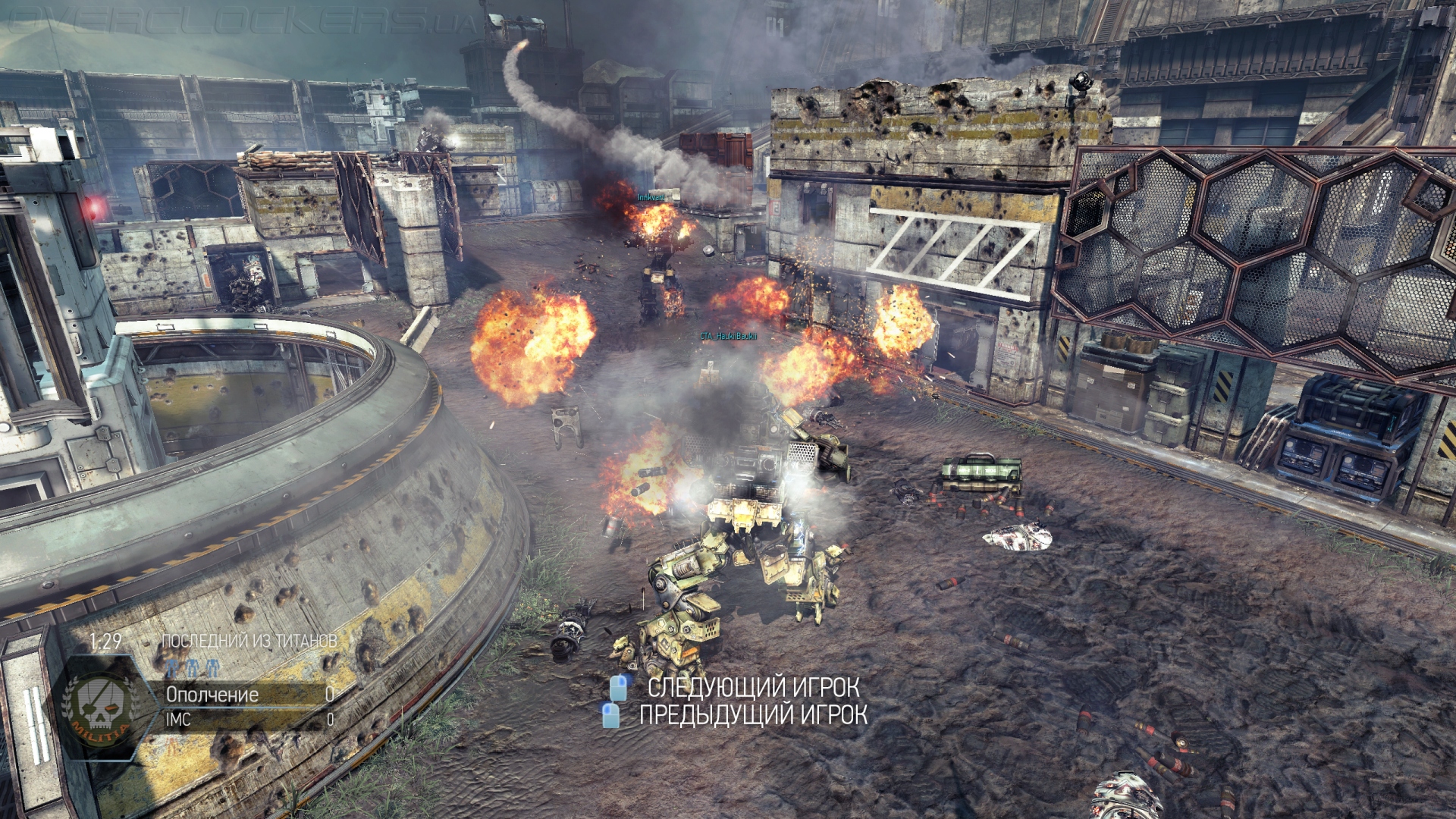Click the CTA_HaukiBauki player name tag

coord(728,336)
